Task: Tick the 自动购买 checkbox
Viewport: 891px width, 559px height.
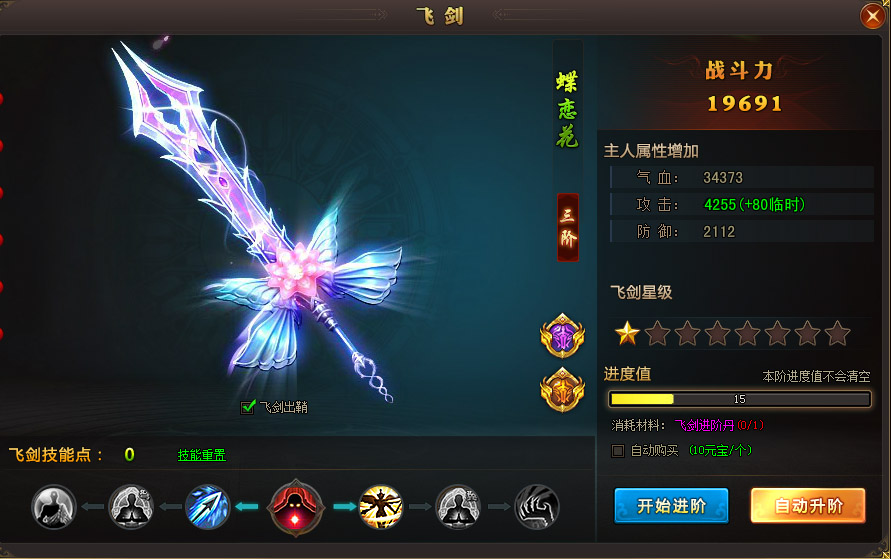Action: (618, 451)
